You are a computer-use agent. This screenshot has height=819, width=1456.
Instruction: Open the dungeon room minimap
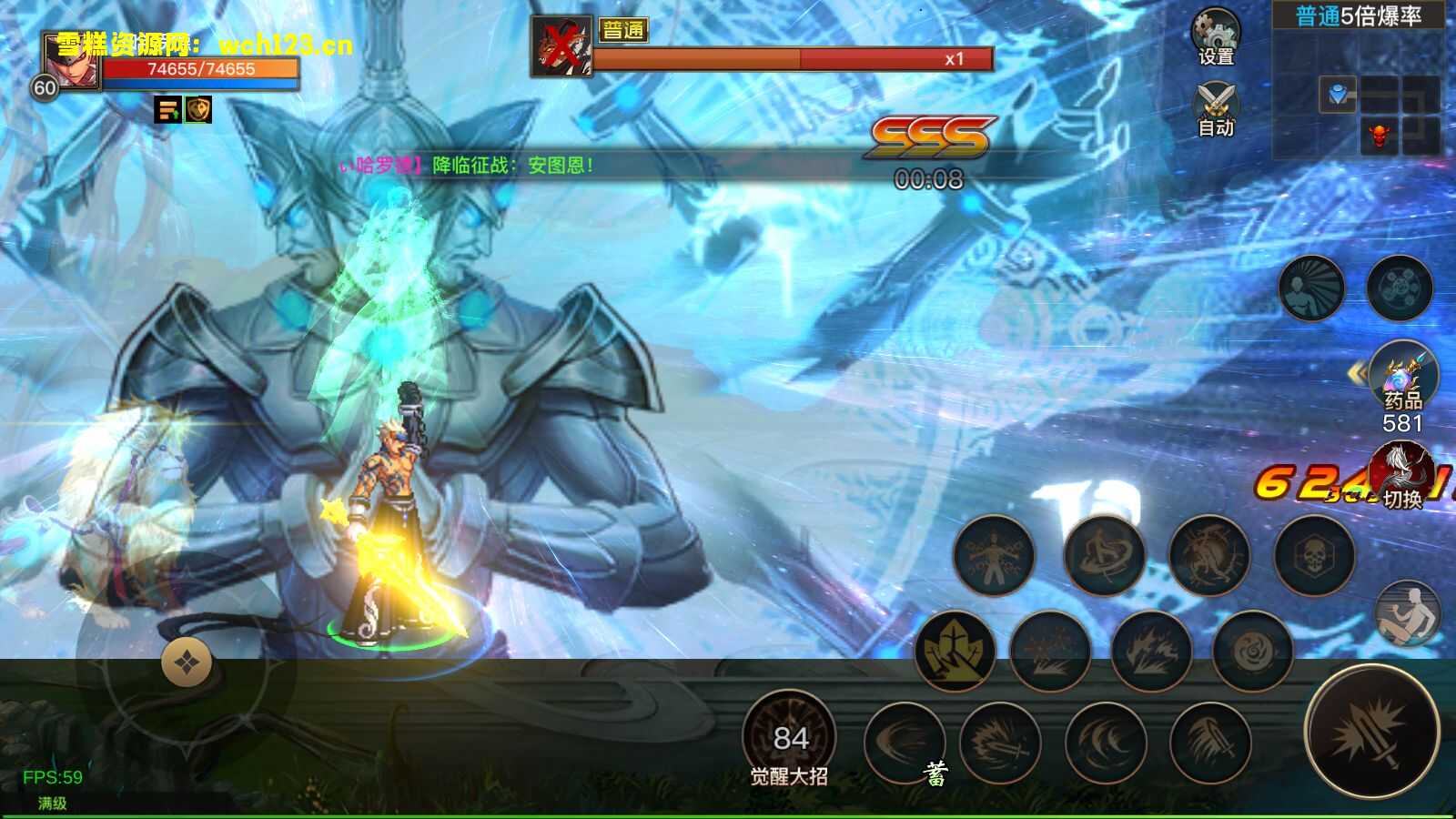(1358, 91)
